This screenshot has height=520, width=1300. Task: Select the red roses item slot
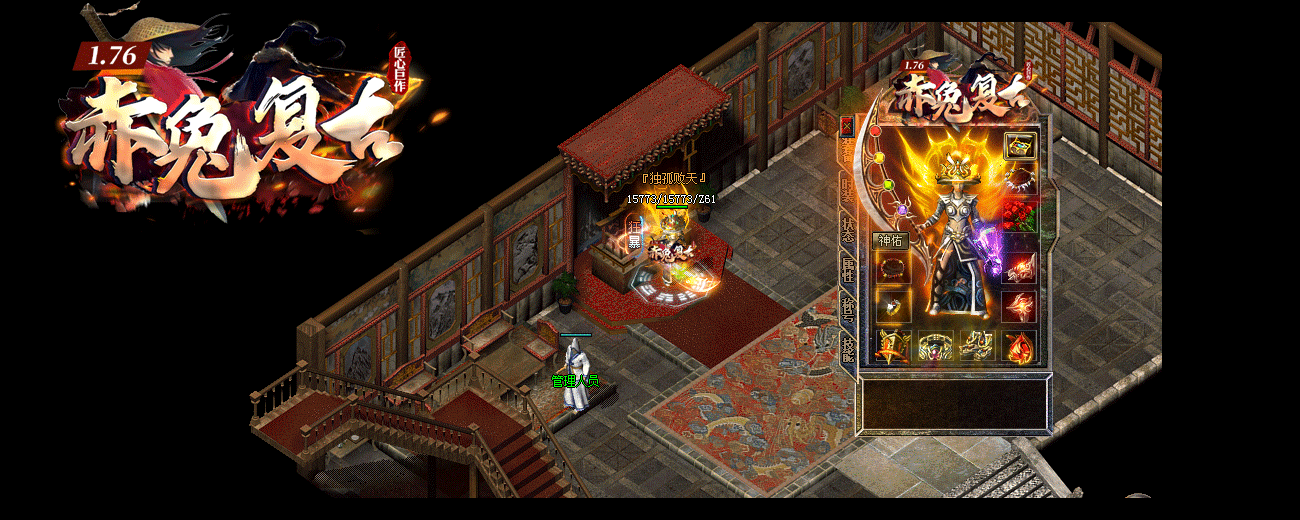1019,214
